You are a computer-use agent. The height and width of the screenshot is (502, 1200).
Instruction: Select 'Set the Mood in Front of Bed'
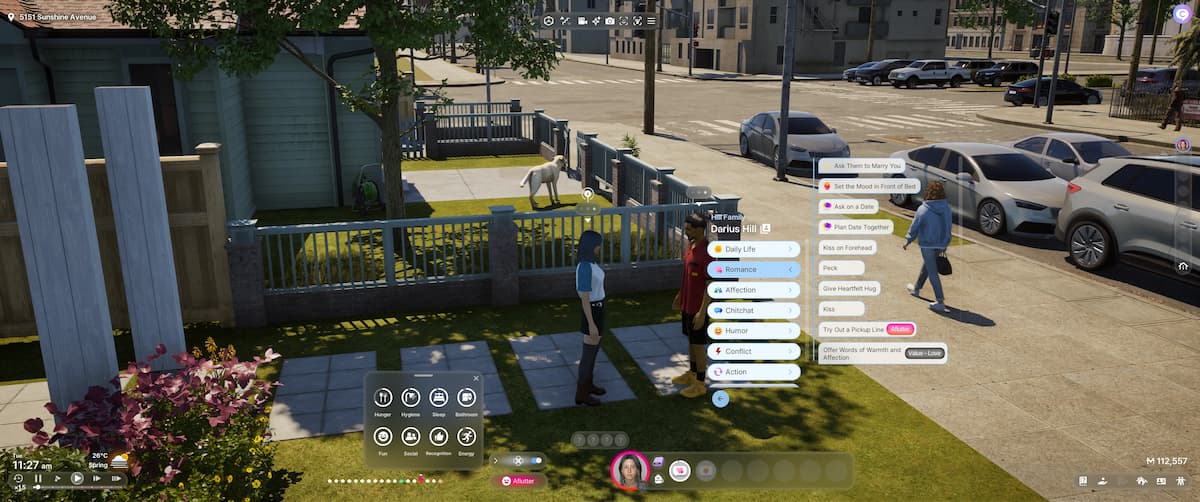coord(866,186)
